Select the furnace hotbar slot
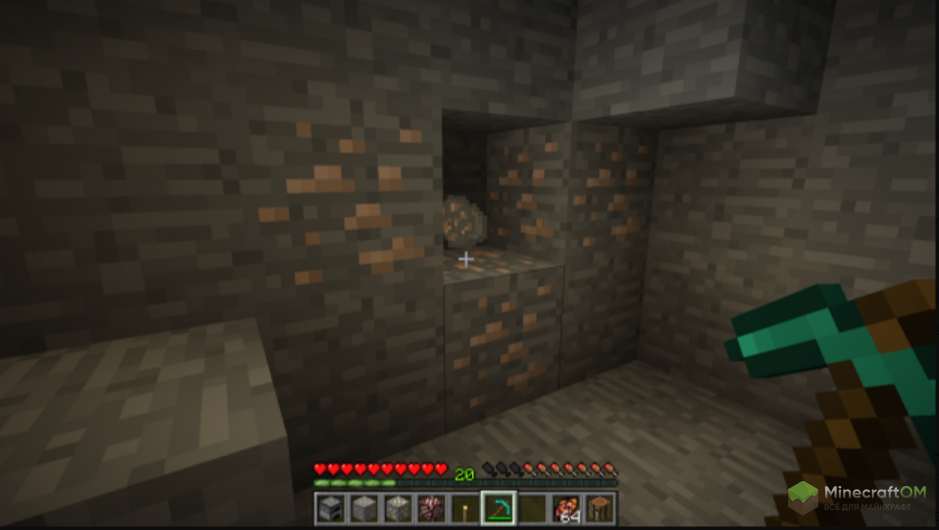Image resolution: width=939 pixels, height=530 pixels. pos(331,508)
